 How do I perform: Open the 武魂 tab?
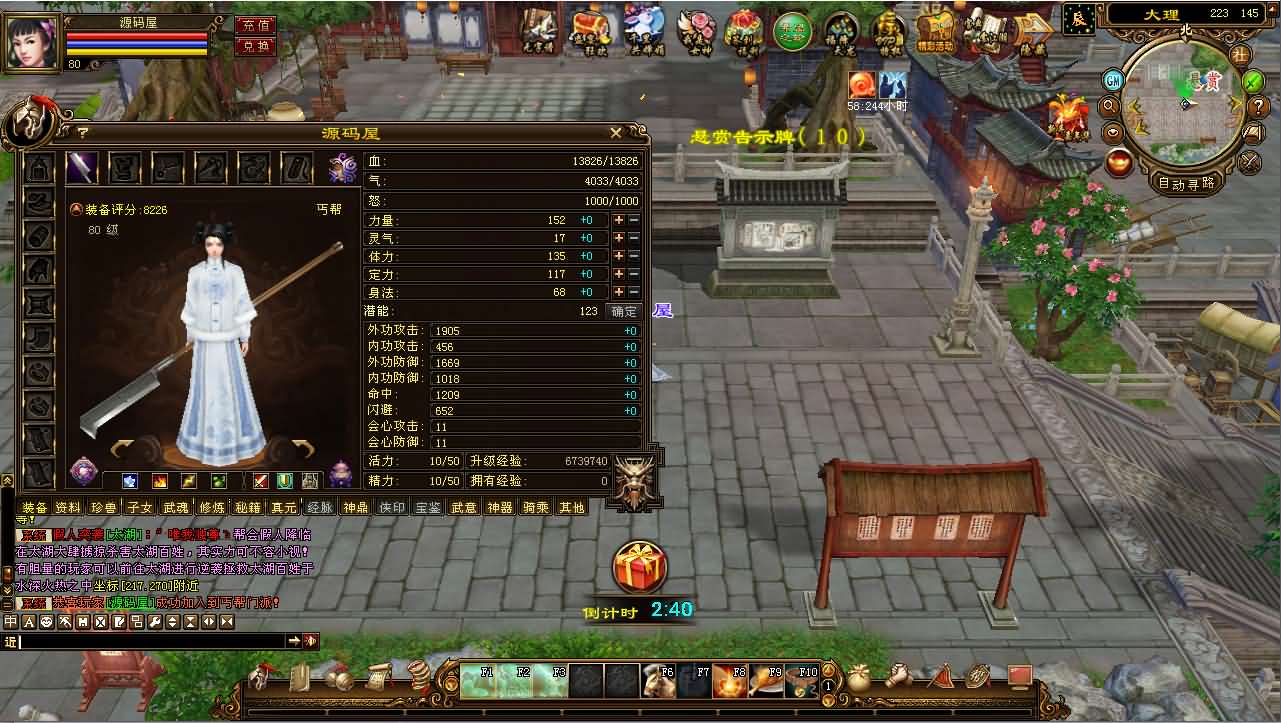(176, 507)
